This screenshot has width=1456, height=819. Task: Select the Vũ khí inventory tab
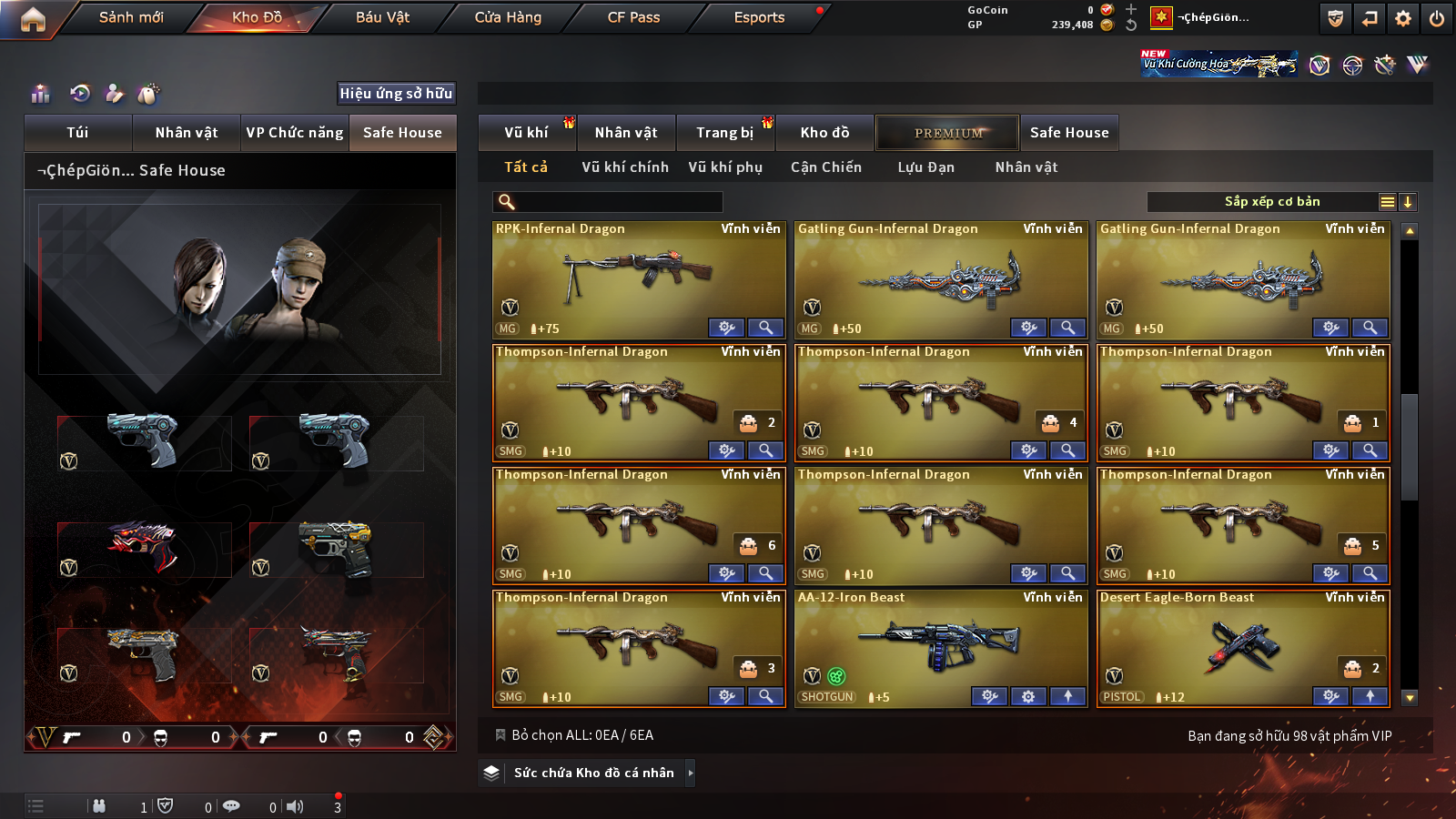(526, 133)
